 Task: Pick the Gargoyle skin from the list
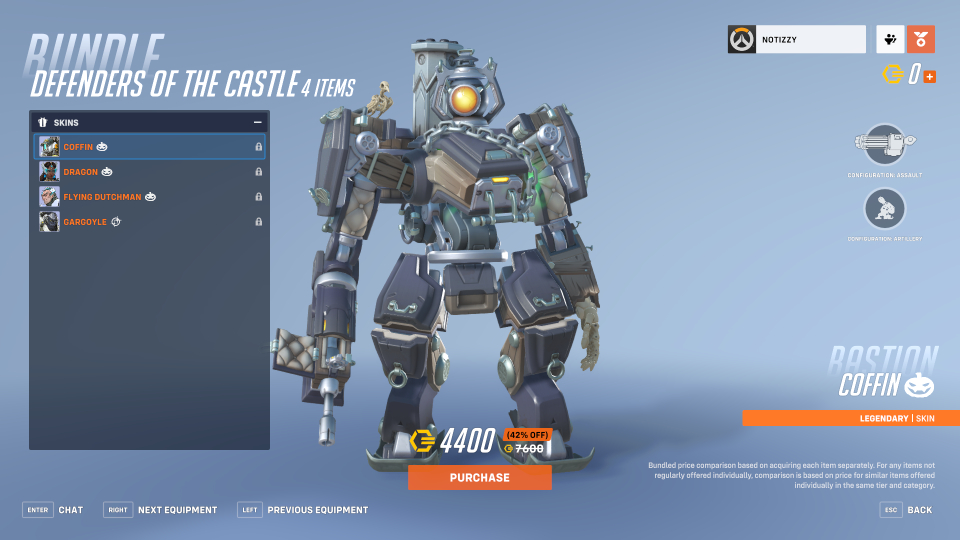pos(150,222)
